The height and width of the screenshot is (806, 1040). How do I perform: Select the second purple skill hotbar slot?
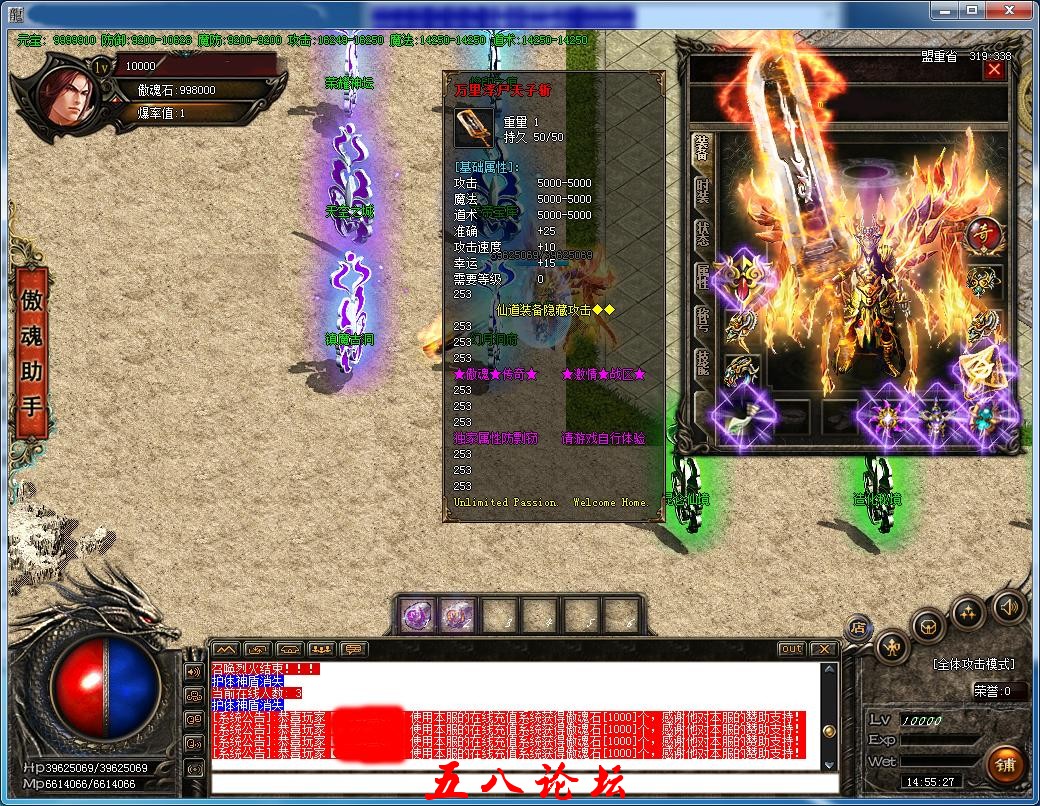click(x=457, y=615)
